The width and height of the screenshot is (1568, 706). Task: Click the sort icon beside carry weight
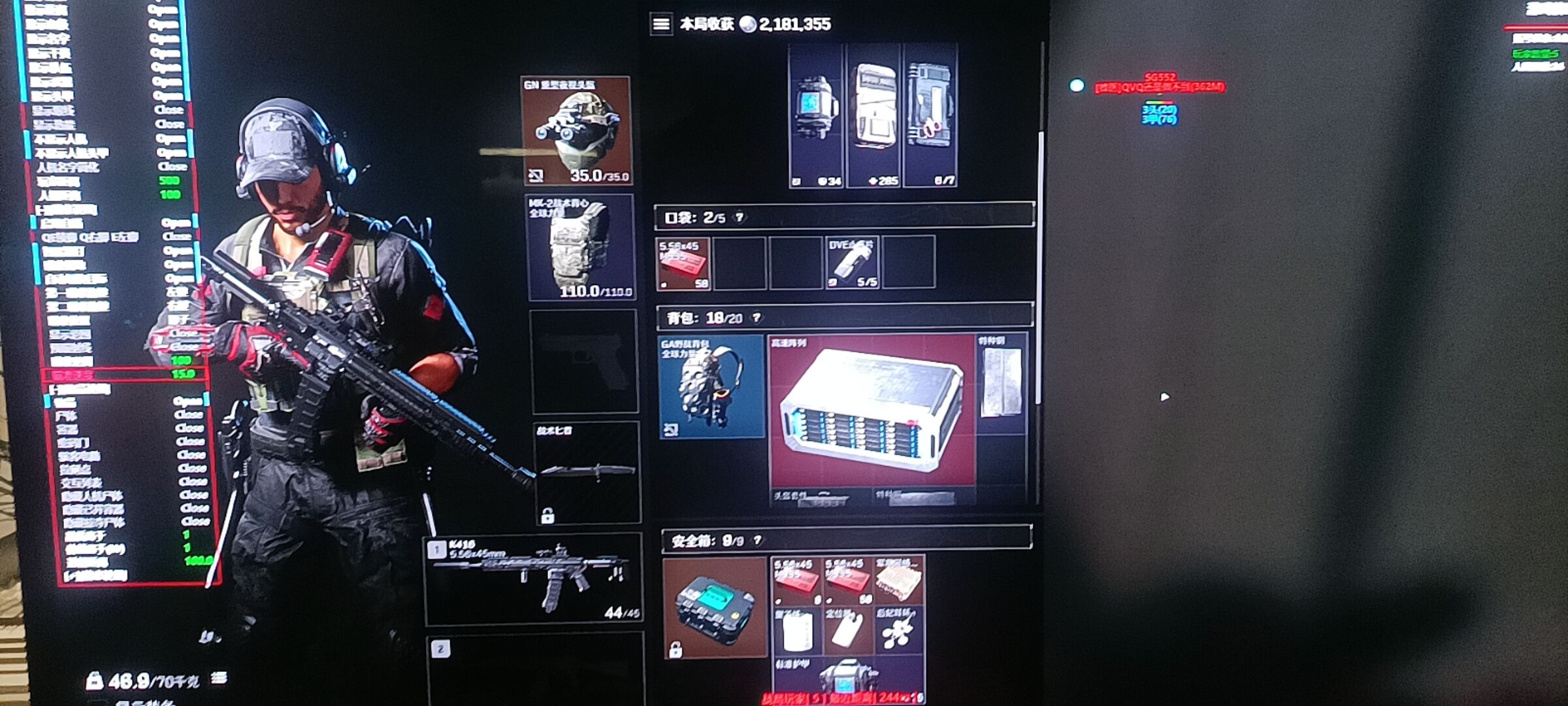(x=219, y=679)
